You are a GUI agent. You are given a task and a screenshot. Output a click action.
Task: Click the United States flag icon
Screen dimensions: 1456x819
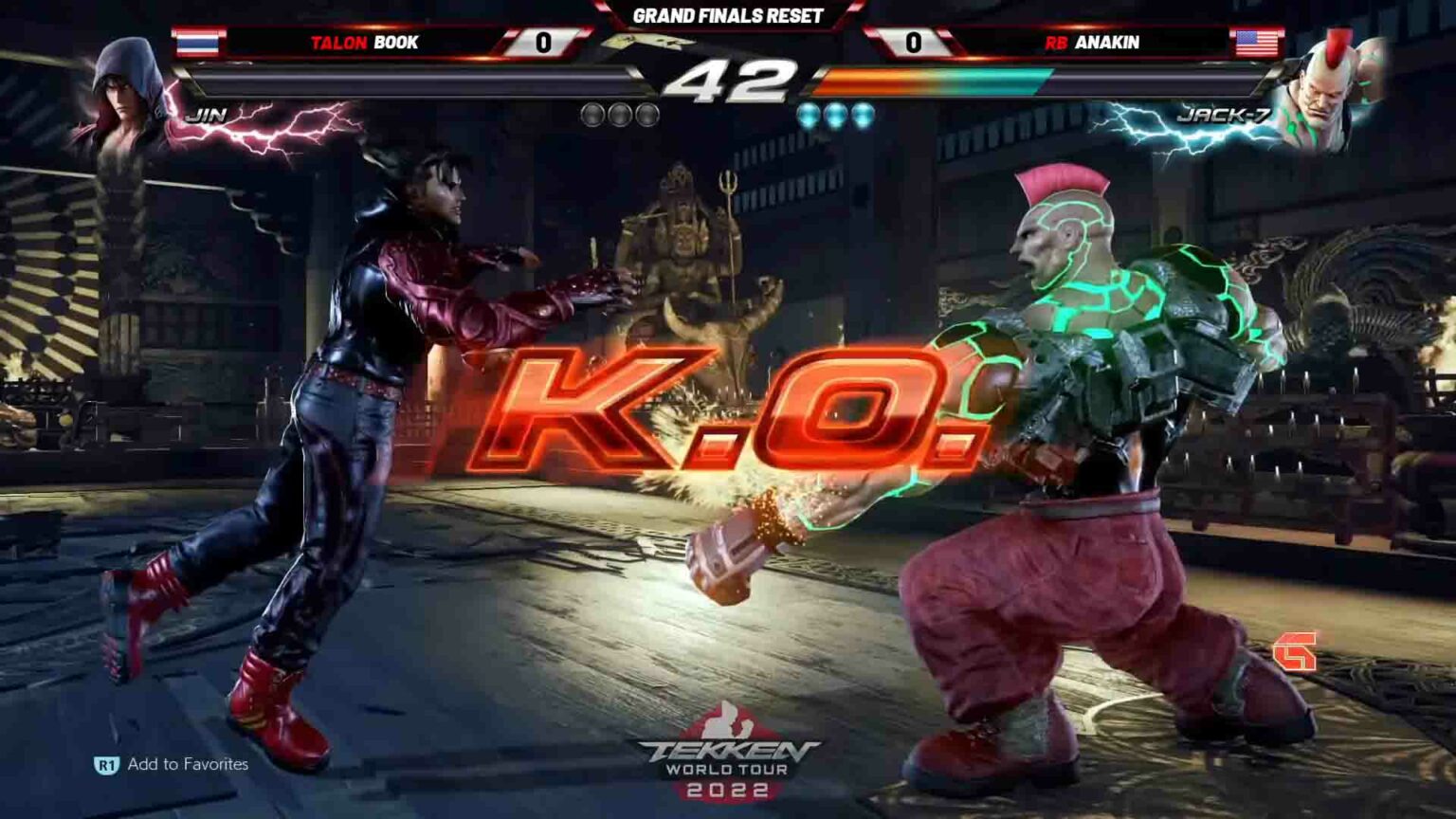1257,44
